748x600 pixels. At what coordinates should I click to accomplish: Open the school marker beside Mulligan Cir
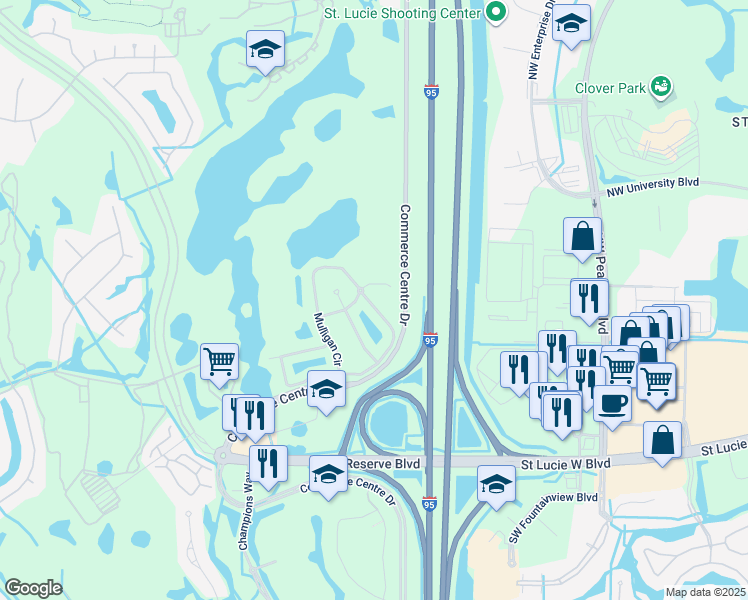(x=325, y=388)
